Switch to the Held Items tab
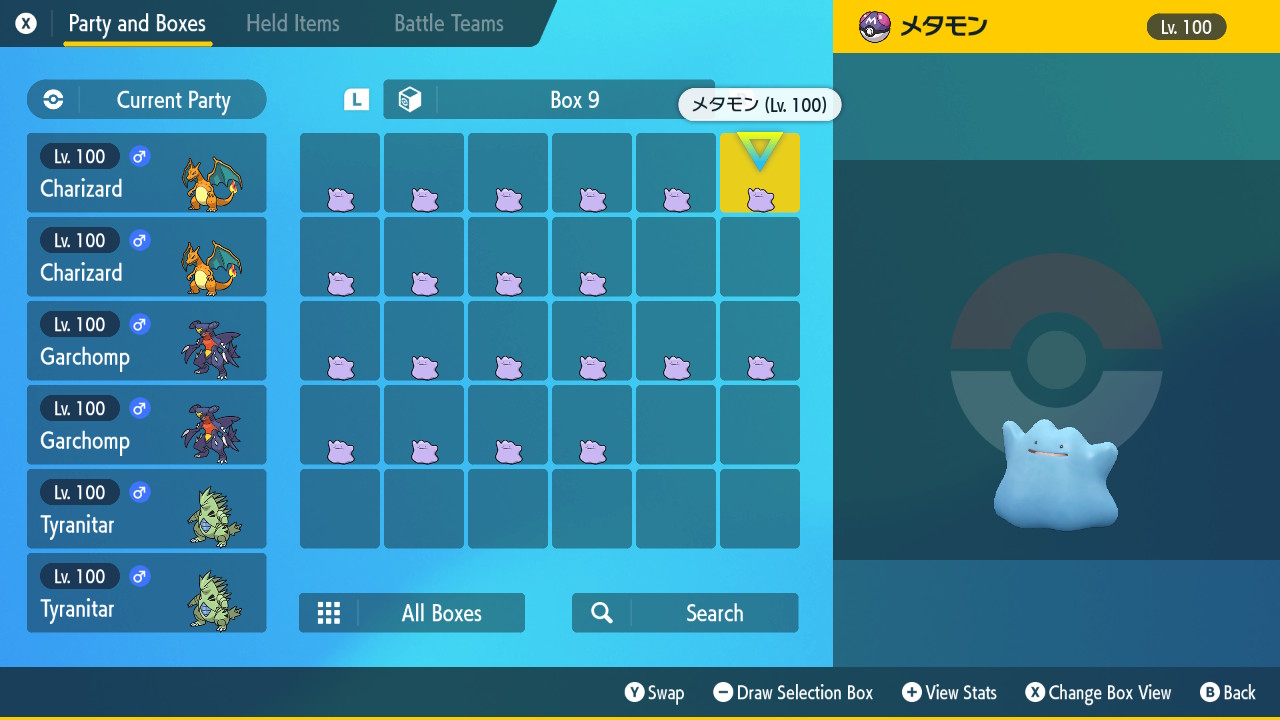 click(292, 22)
